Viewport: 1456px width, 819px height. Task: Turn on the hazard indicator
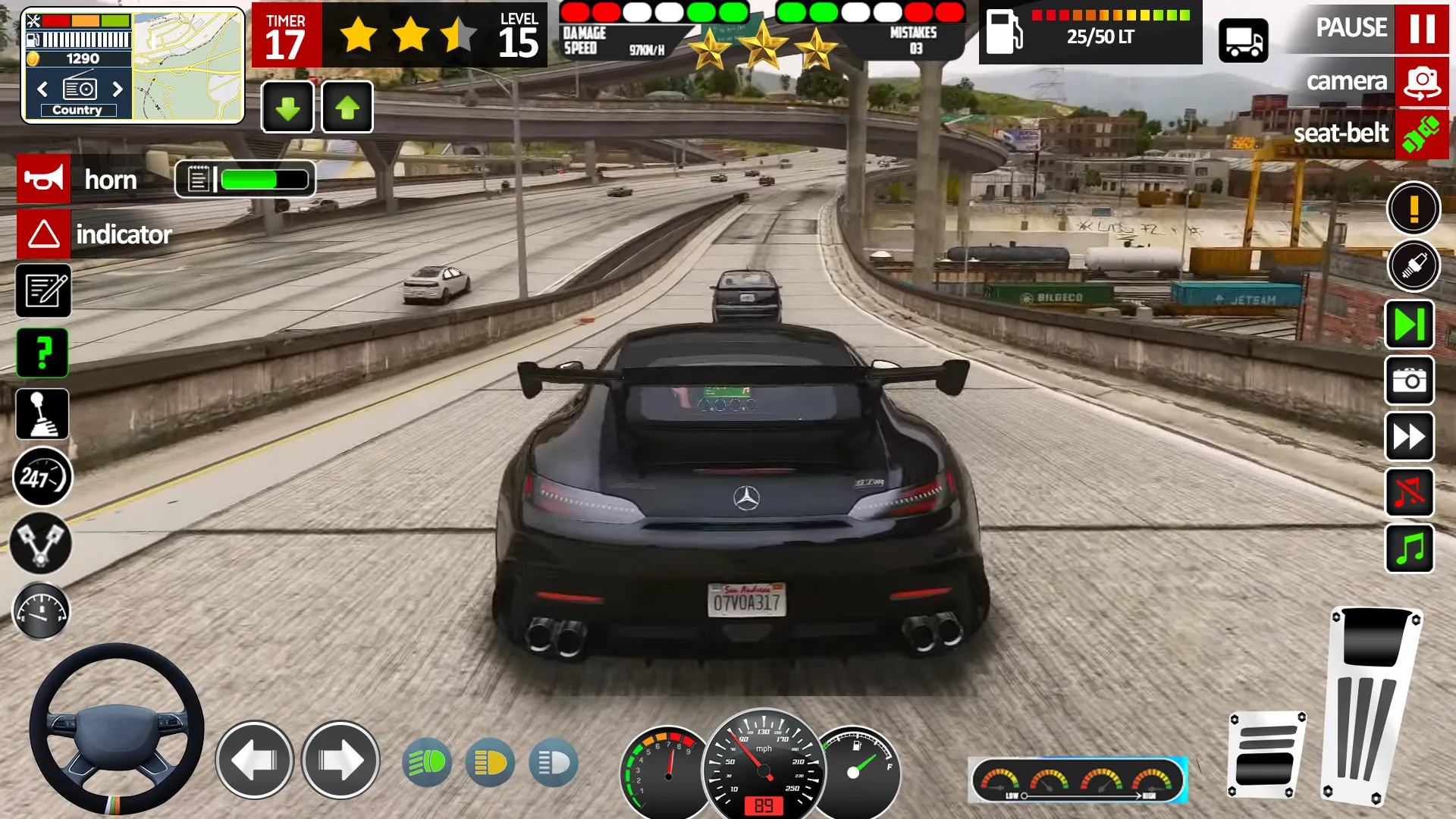[44, 234]
